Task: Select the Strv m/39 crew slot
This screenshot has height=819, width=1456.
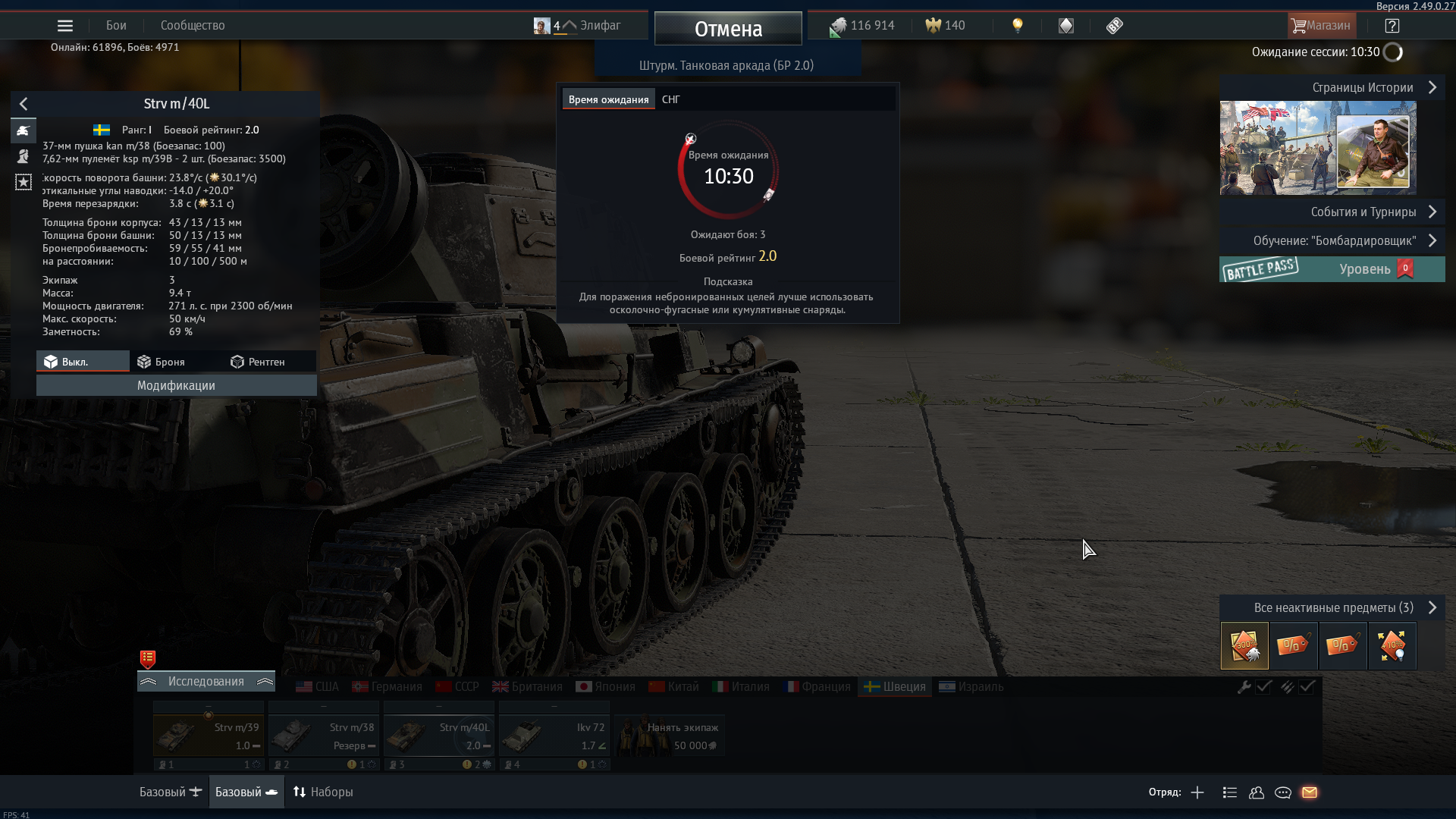Action: (208, 736)
